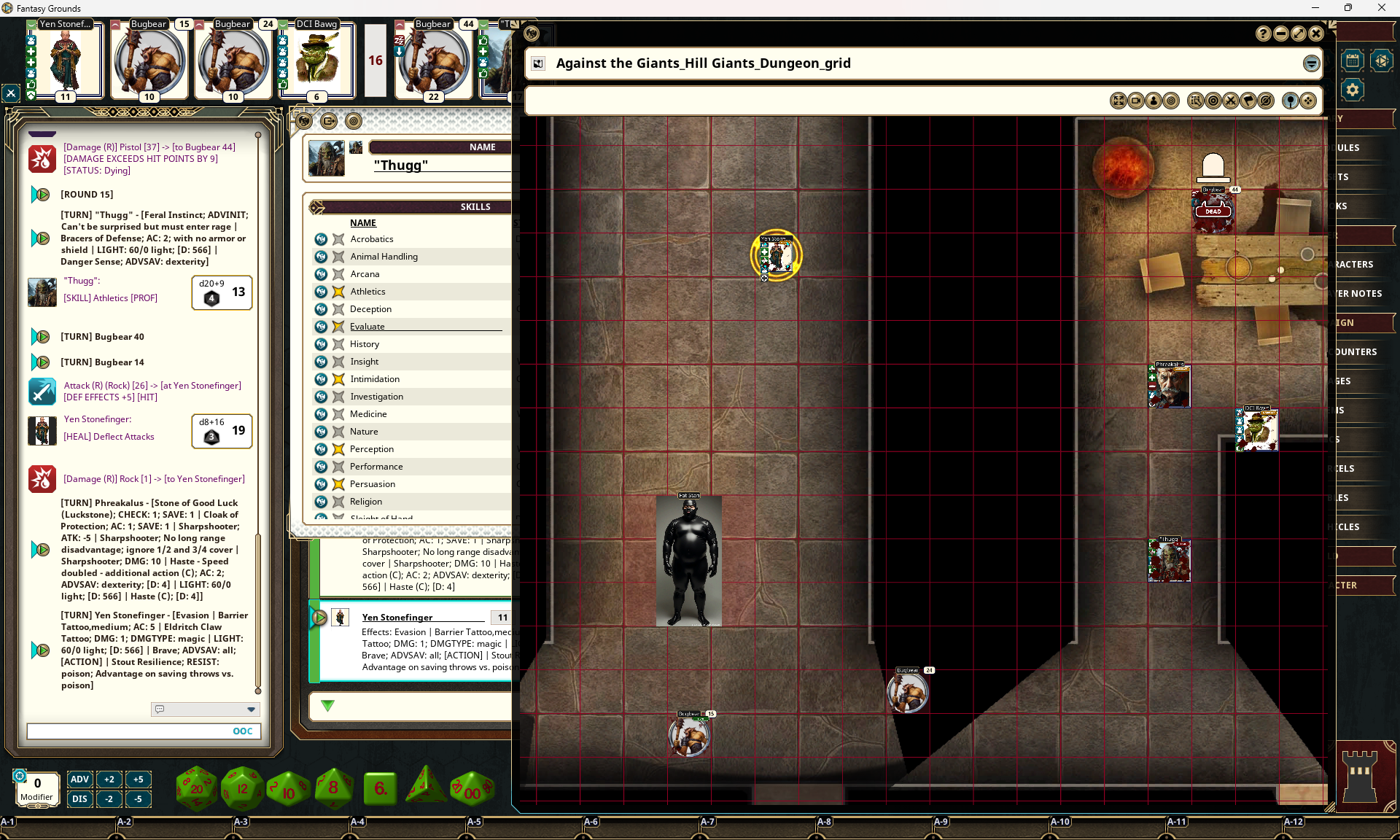This screenshot has width=1400, height=840.
Task: Minimize the Against the Giants map window
Action: coord(1281,34)
